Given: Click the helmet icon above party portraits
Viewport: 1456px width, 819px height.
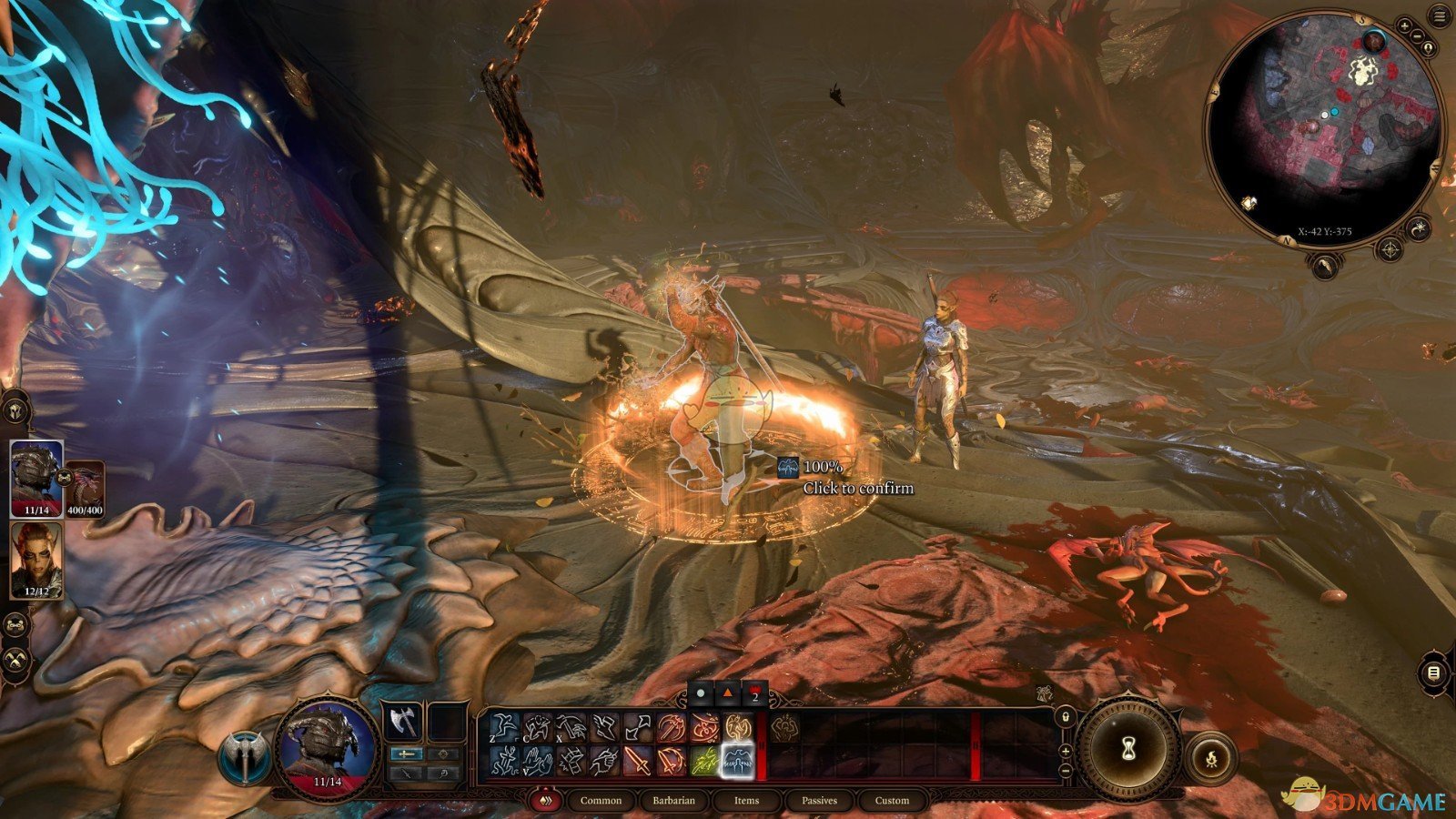Looking at the screenshot, I should pos(16,409).
